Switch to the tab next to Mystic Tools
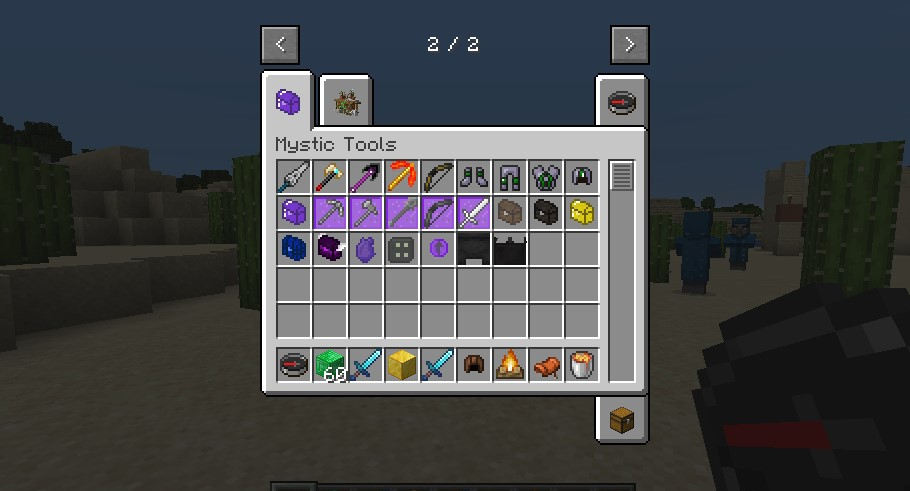The height and width of the screenshot is (491, 910). (x=347, y=103)
